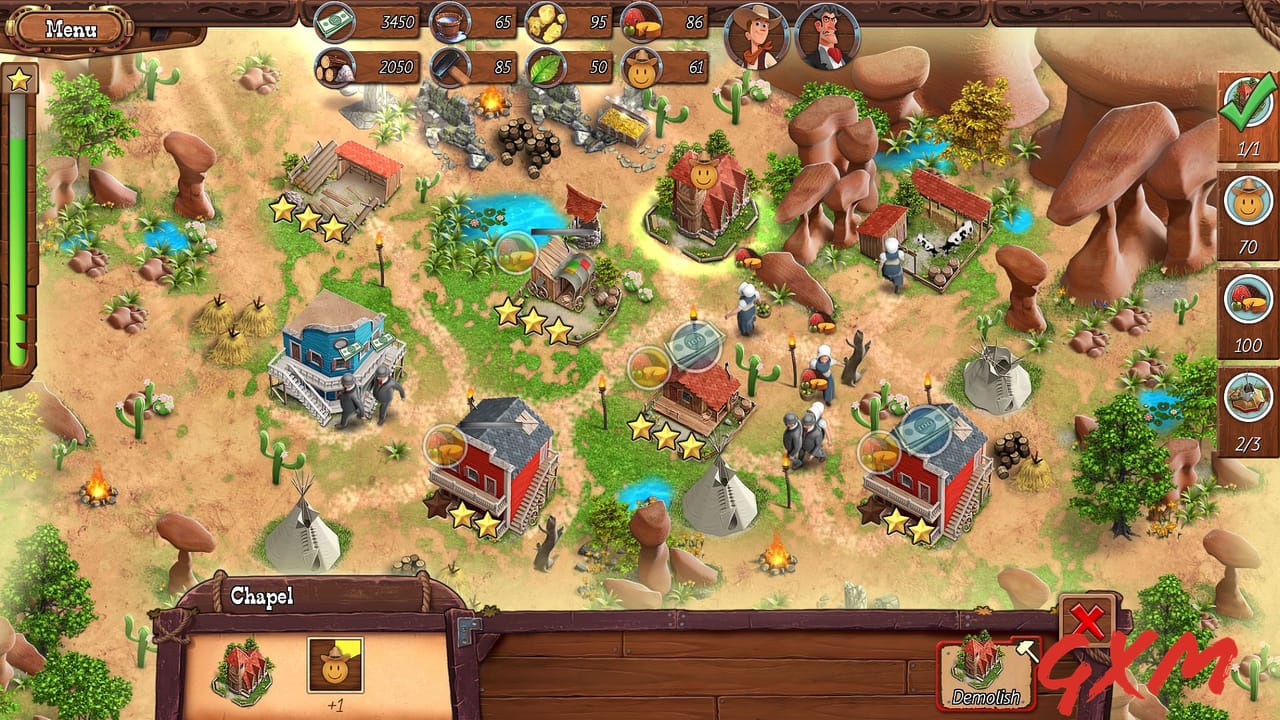Click the money resource icon

(x=335, y=21)
